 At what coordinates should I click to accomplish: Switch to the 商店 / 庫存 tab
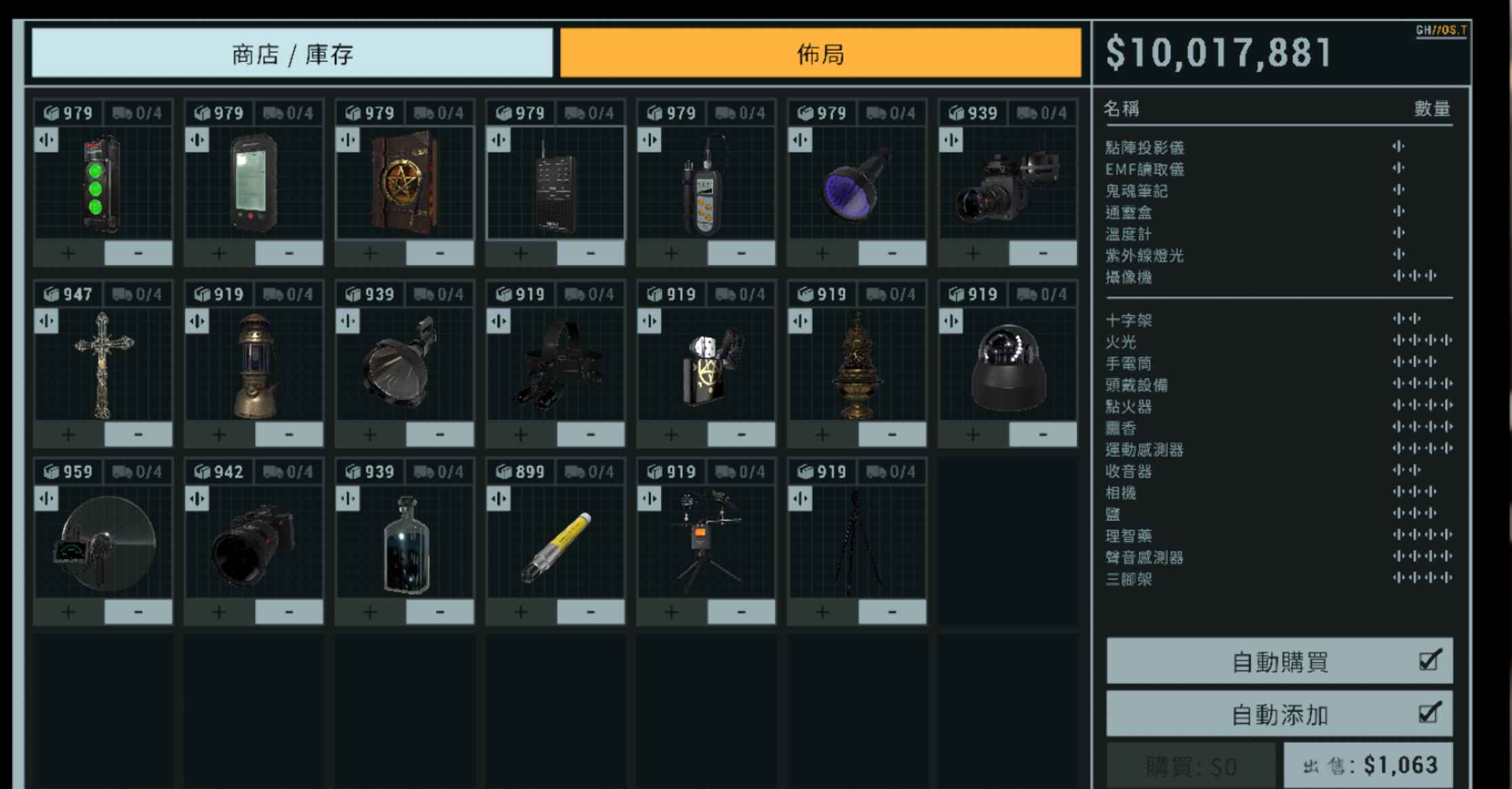pyautogui.click(x=292, y=53)
